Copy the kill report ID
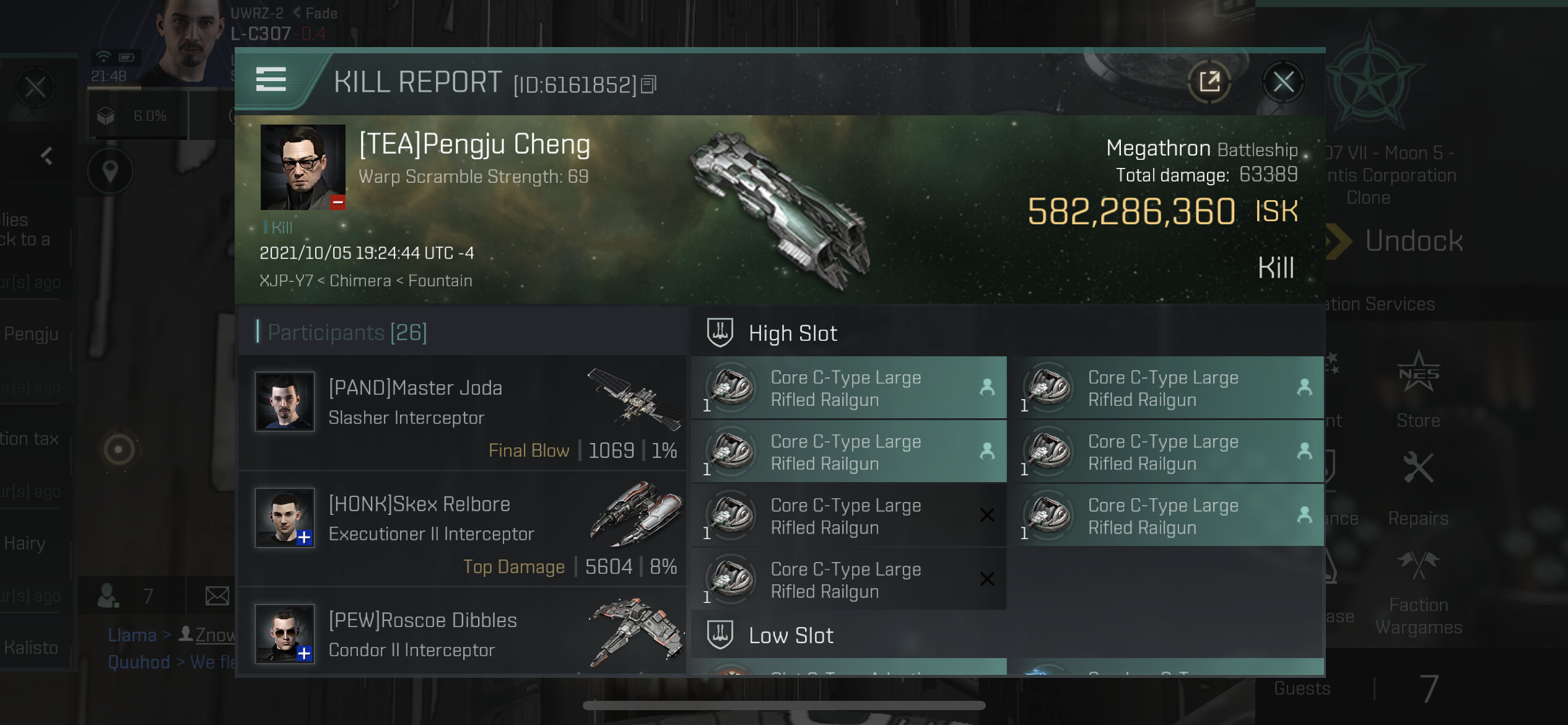The image size is (1568, 725). pyautogui.click(x=648, y=84)
